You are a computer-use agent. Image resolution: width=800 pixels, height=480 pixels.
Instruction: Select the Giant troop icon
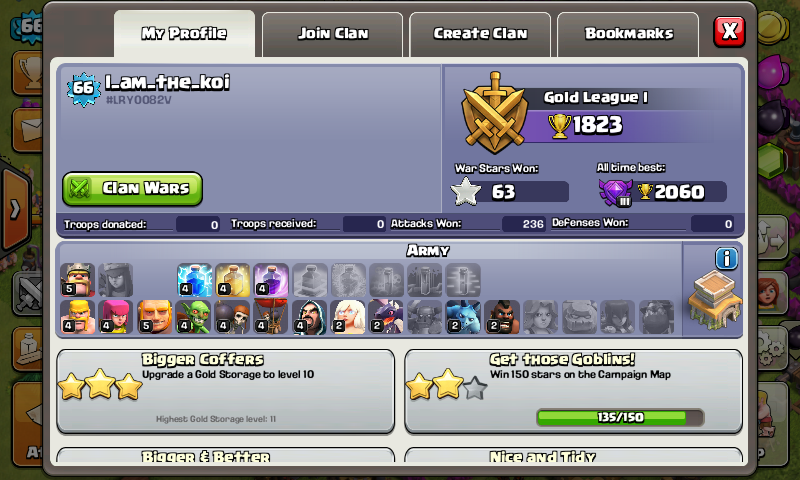154,317
